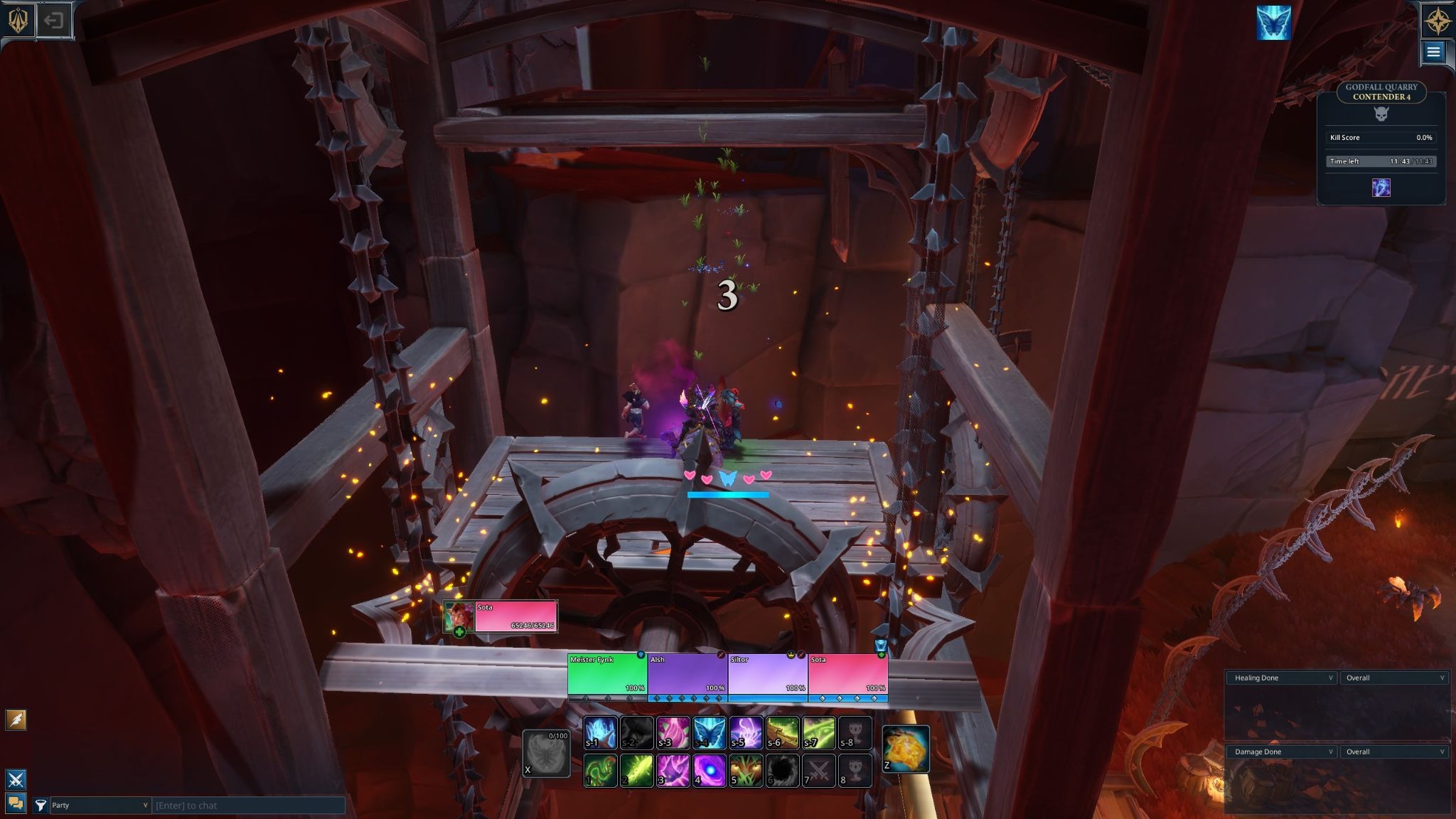
Task: Activate the blue butterfly ability s-4
Action: (x=710, y=733)
